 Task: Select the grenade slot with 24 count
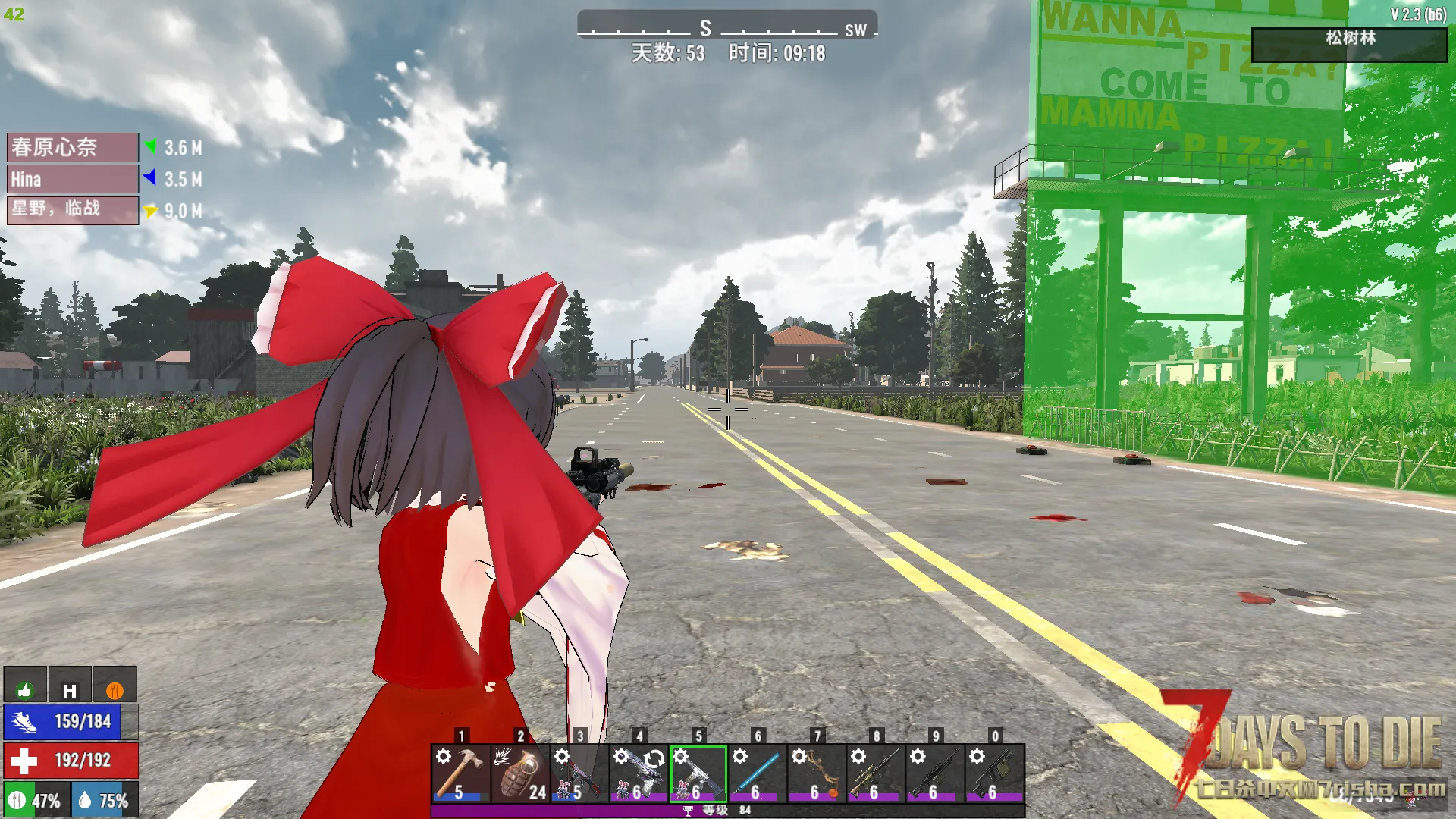[x=519, y=773]
